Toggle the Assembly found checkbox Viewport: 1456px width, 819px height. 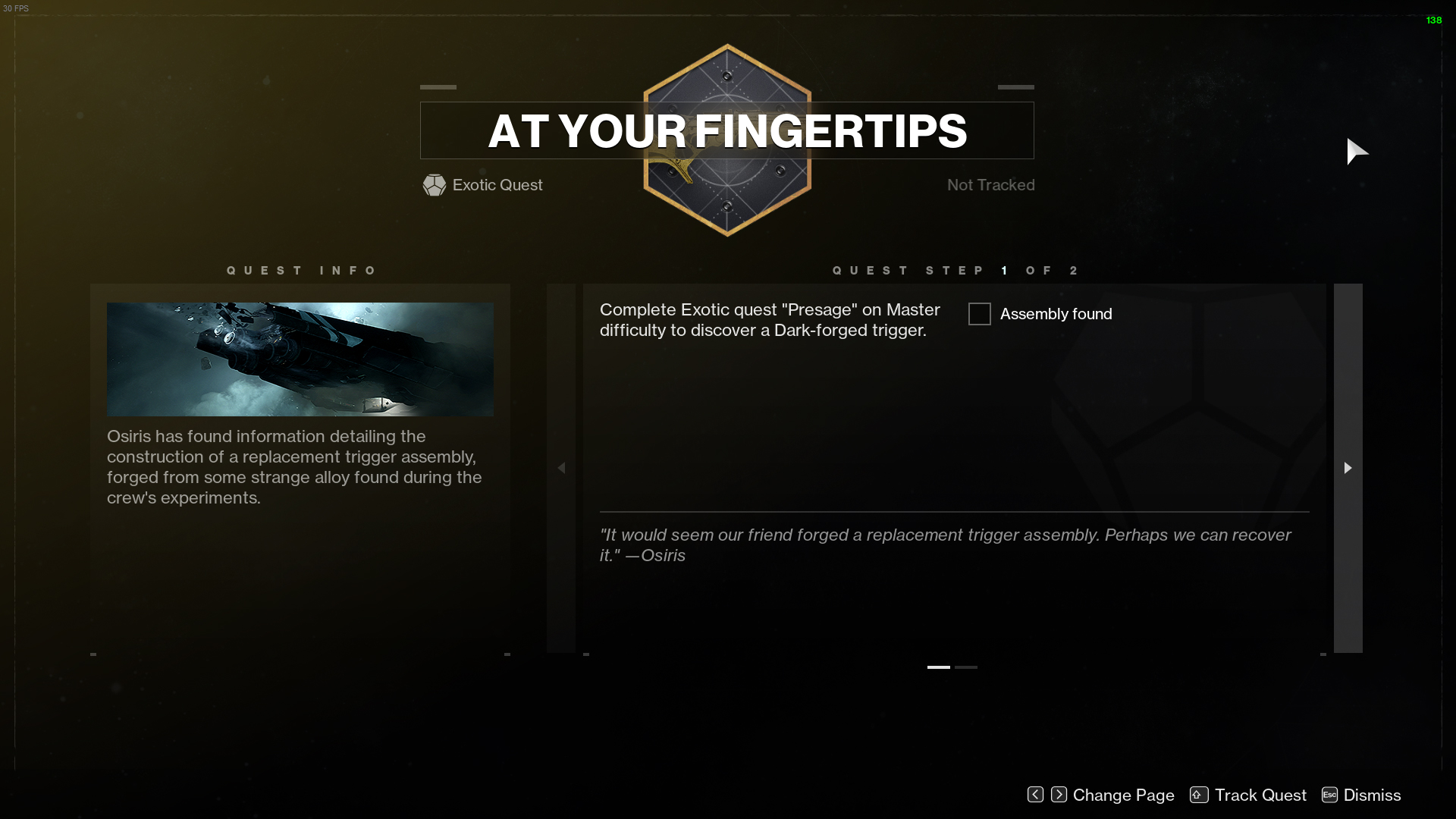click(979, 313)
